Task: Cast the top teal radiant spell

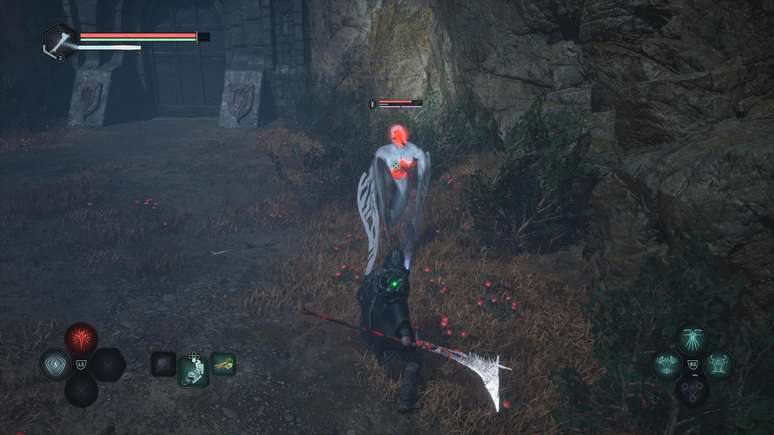Action: pyautogui.click(x=691, y=340)
